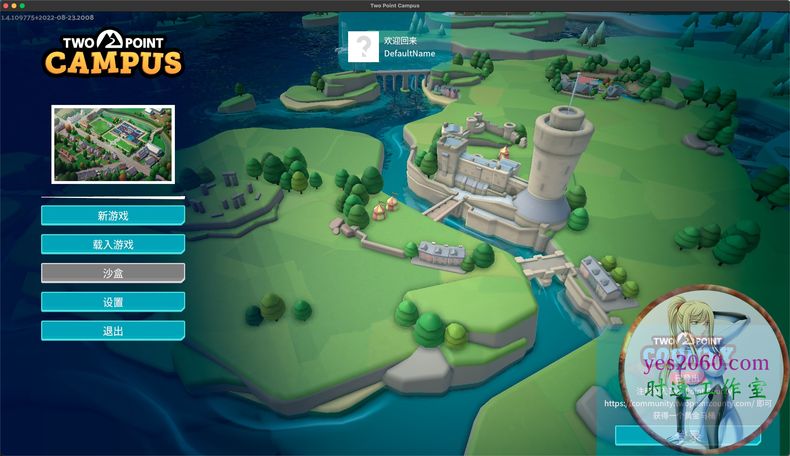This screenshot has width=790, height=456.
Task: Click the question mark profile avatar
Action: (363, 46)
